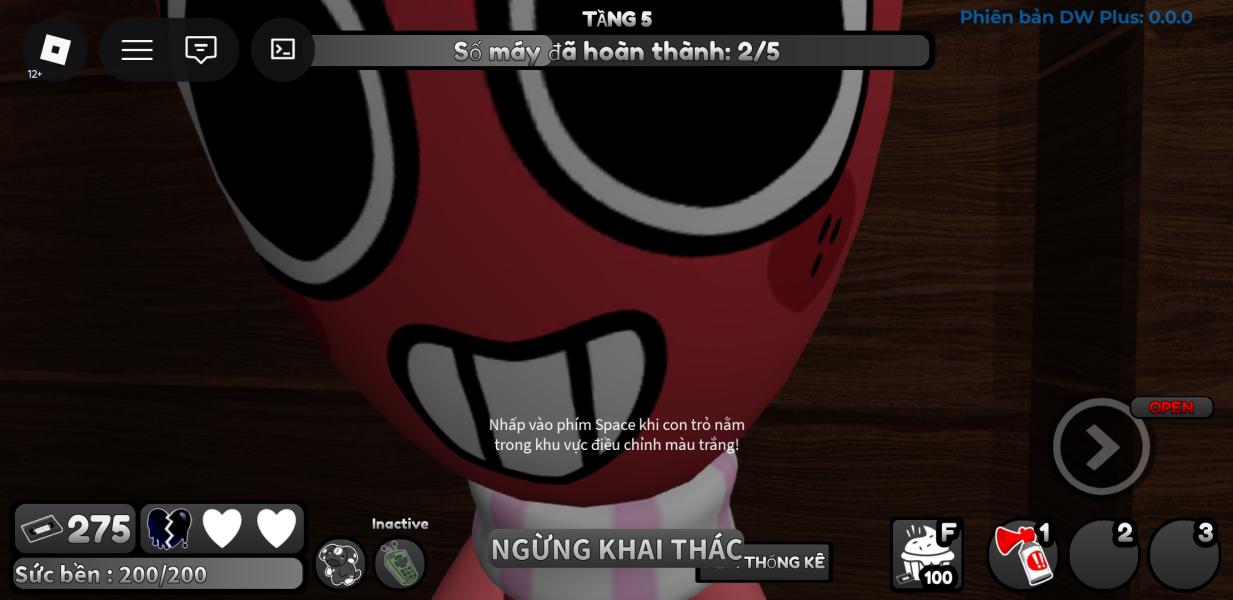The image size is (1233, 600).
Task: Toggle the red OPEN label
Action: pos(1171,407)
